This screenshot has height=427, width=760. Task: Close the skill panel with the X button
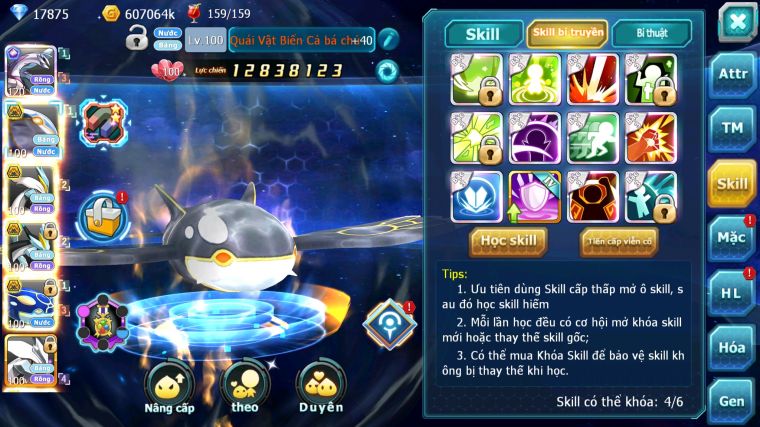pos(736,21)
